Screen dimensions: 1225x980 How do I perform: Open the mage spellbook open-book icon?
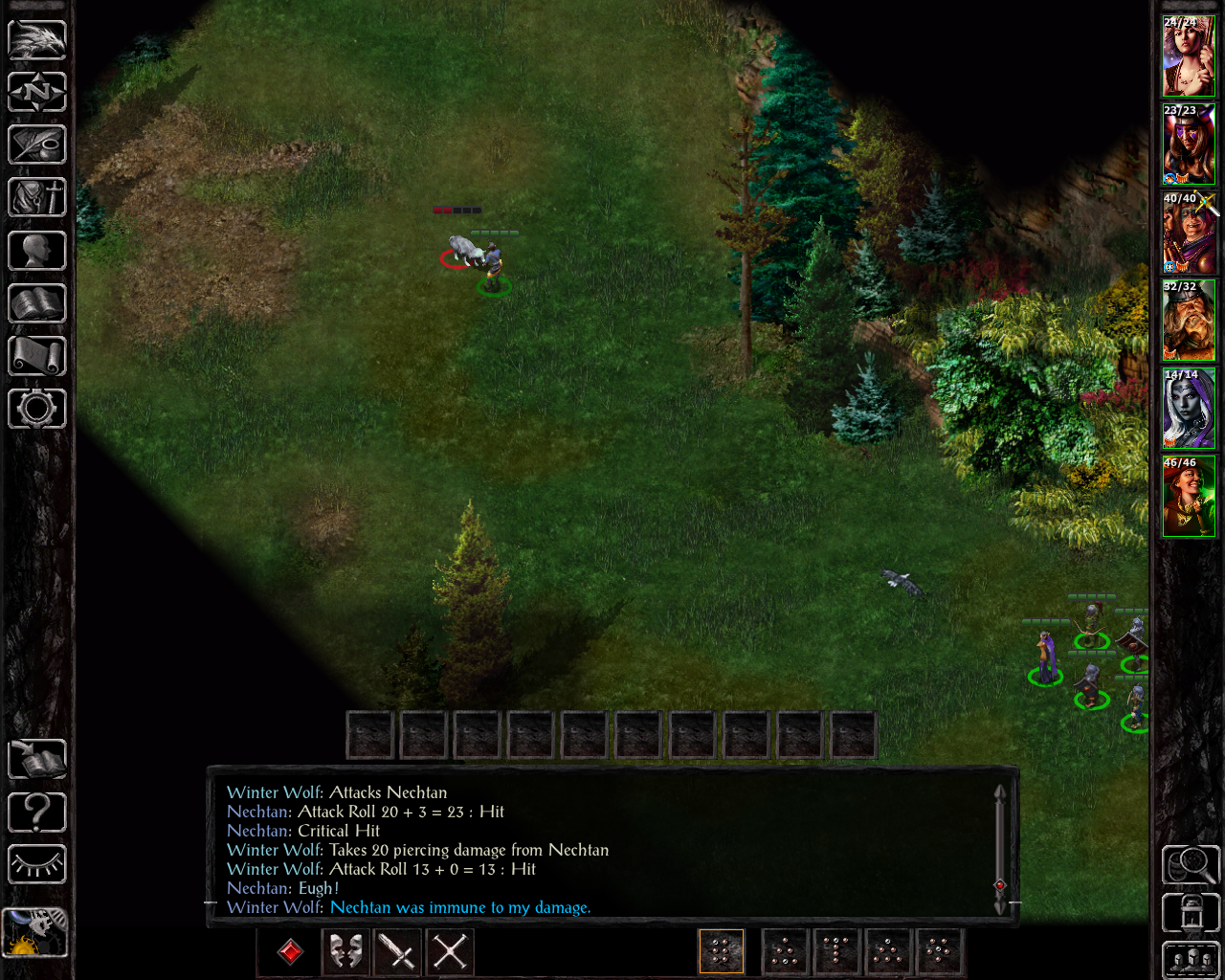tap(37, 303)
